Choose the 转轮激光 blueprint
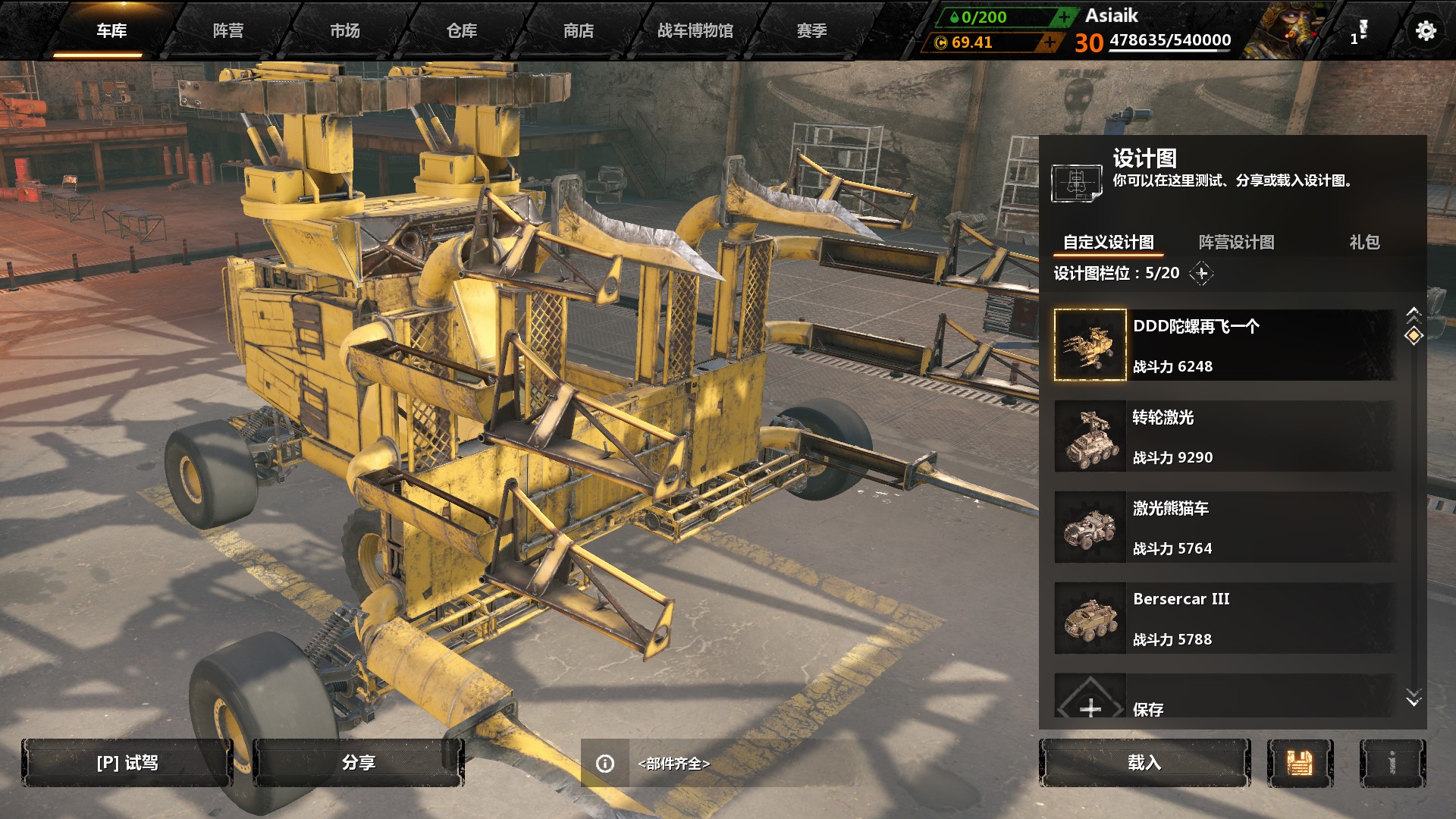The image size is (1456, 819). pos(1224,436)
